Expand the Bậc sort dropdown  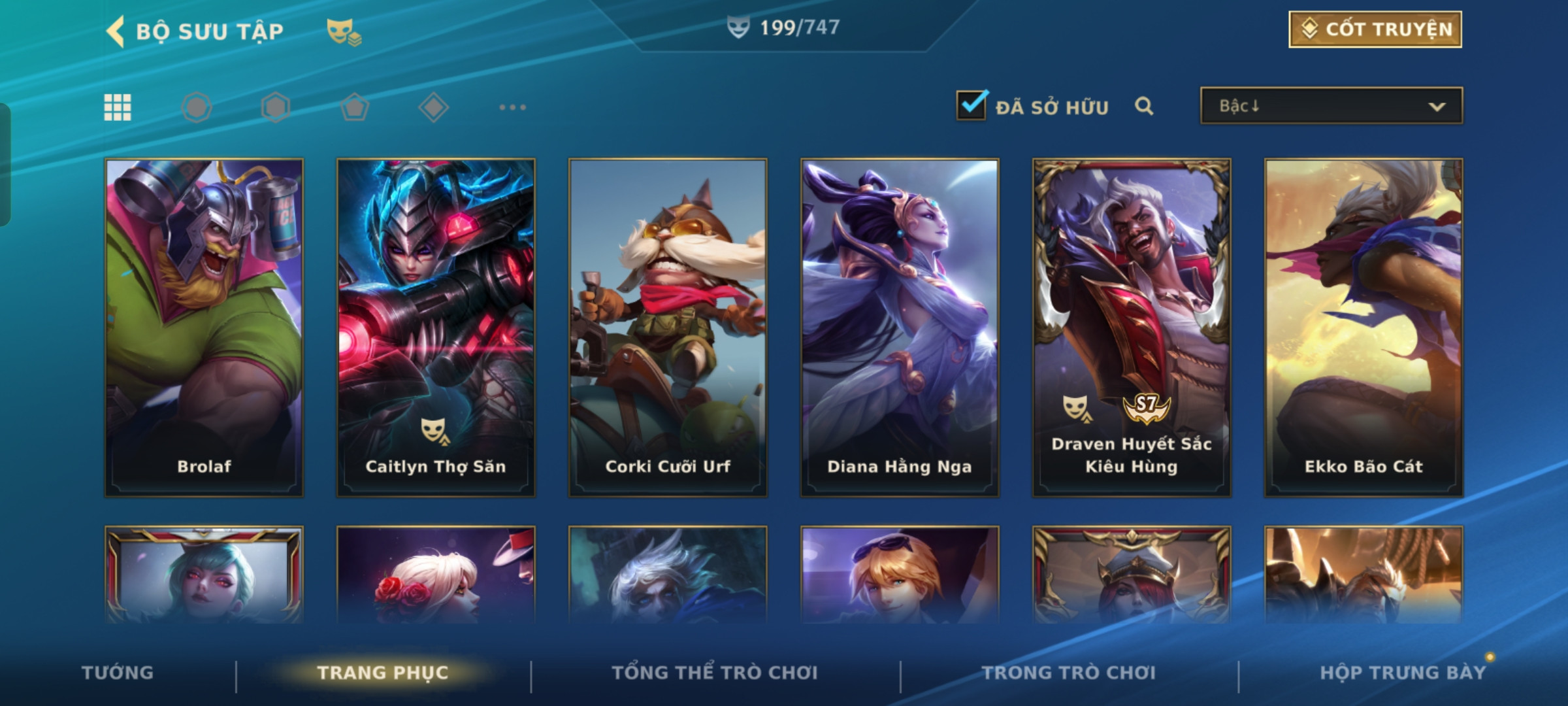(x=1331, y=106)
